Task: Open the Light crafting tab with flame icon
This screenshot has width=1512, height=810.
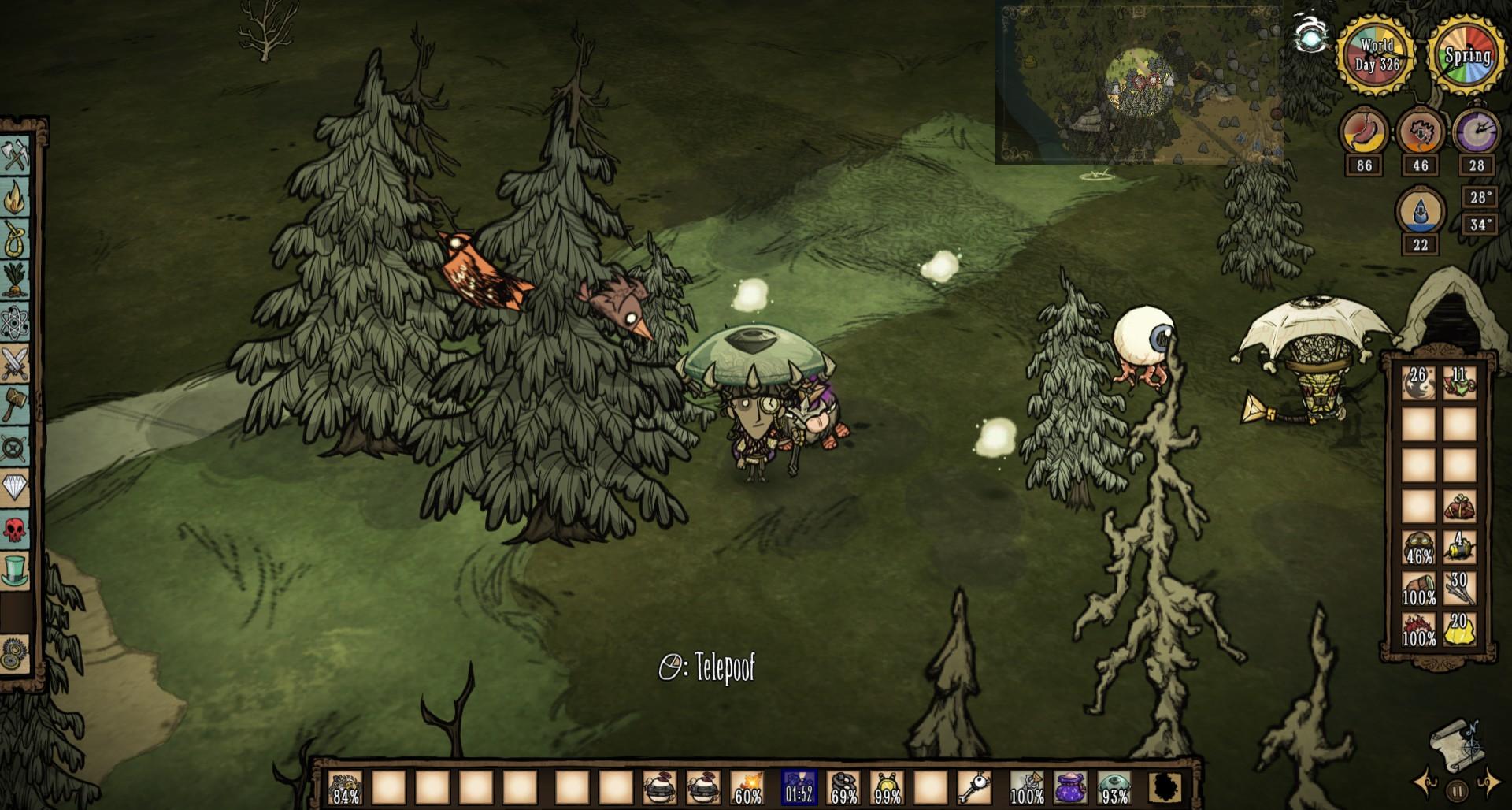Action: (15, 197)
